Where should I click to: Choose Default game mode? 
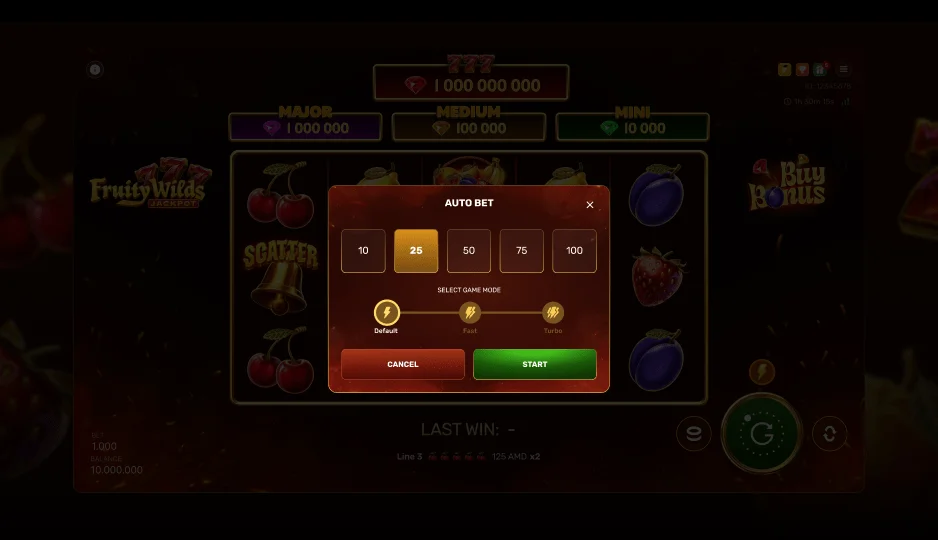(x=386, y=314)
